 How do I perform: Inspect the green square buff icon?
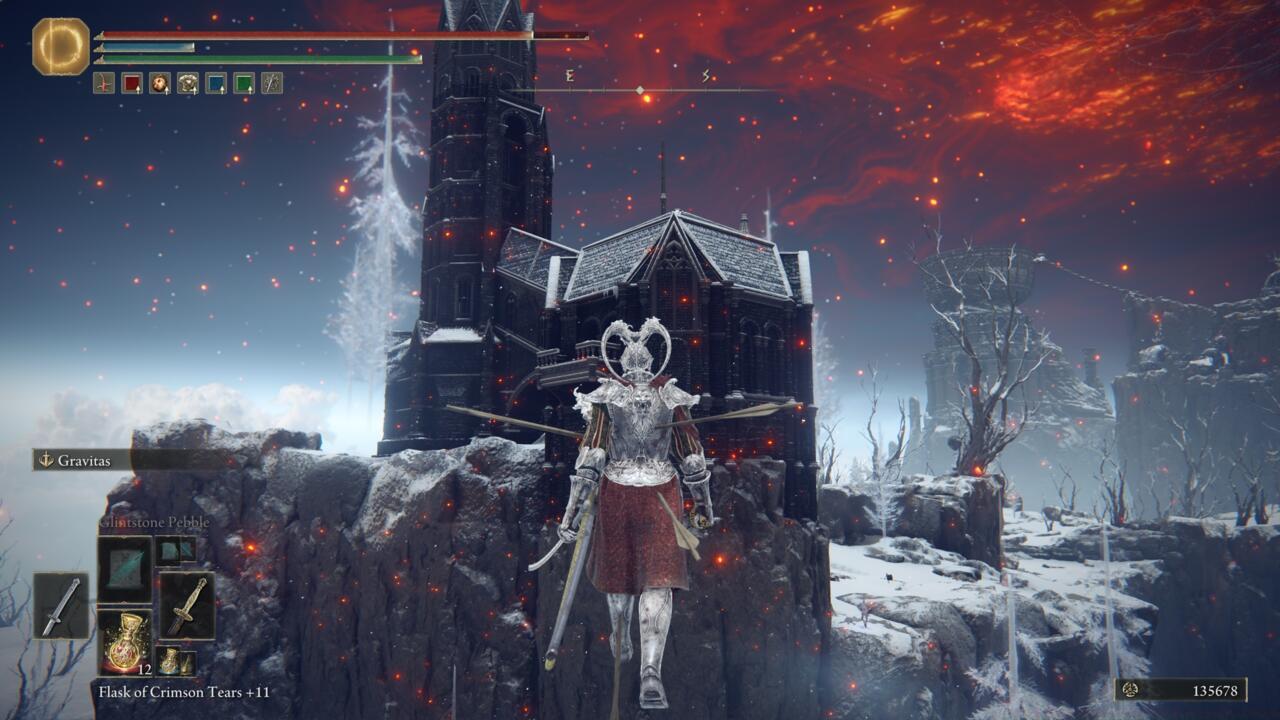pyautogui.click(x=244, y=83)
